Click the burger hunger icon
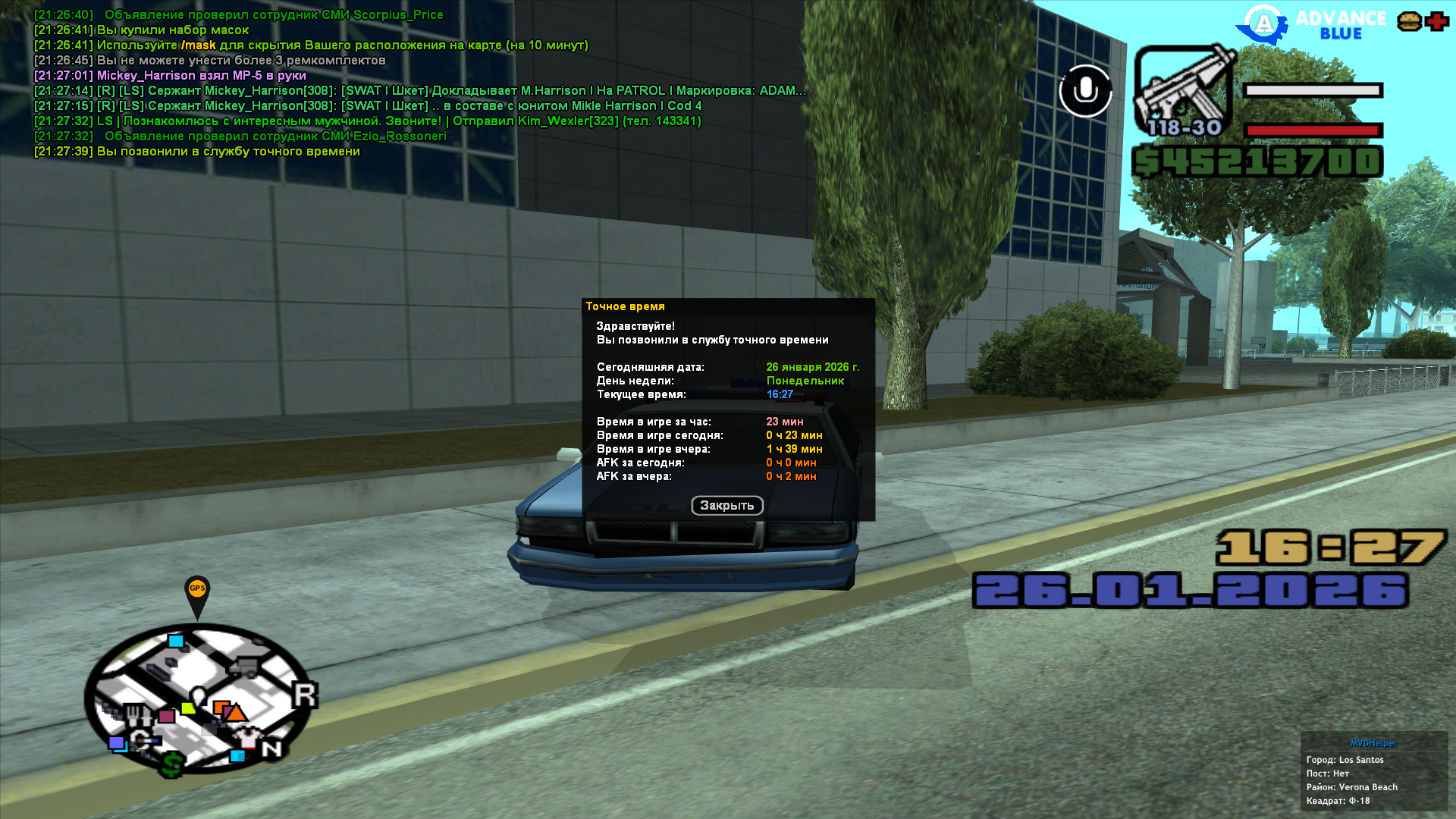1456x819 pixels. tap(1410, 22)
